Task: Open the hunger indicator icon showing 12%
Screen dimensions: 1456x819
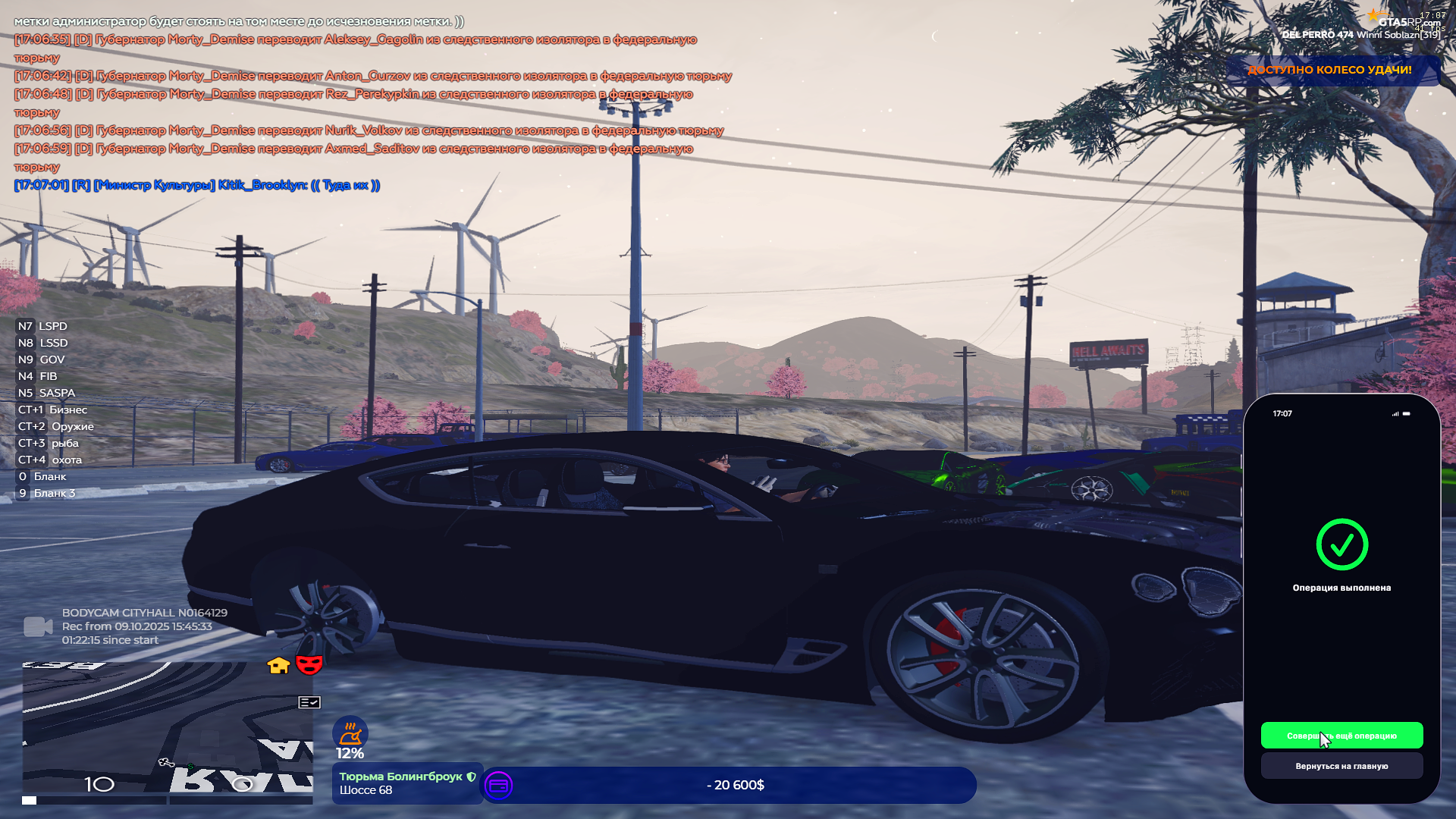Action: point(350,733)
